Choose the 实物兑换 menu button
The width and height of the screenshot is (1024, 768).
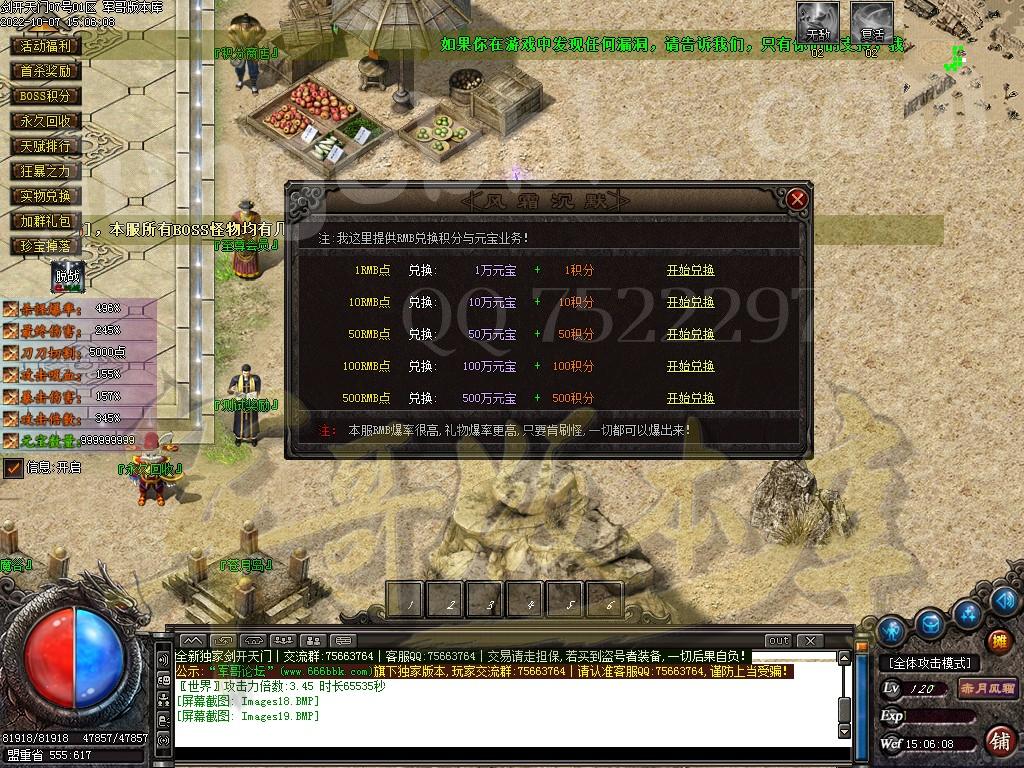click(46, 196)
